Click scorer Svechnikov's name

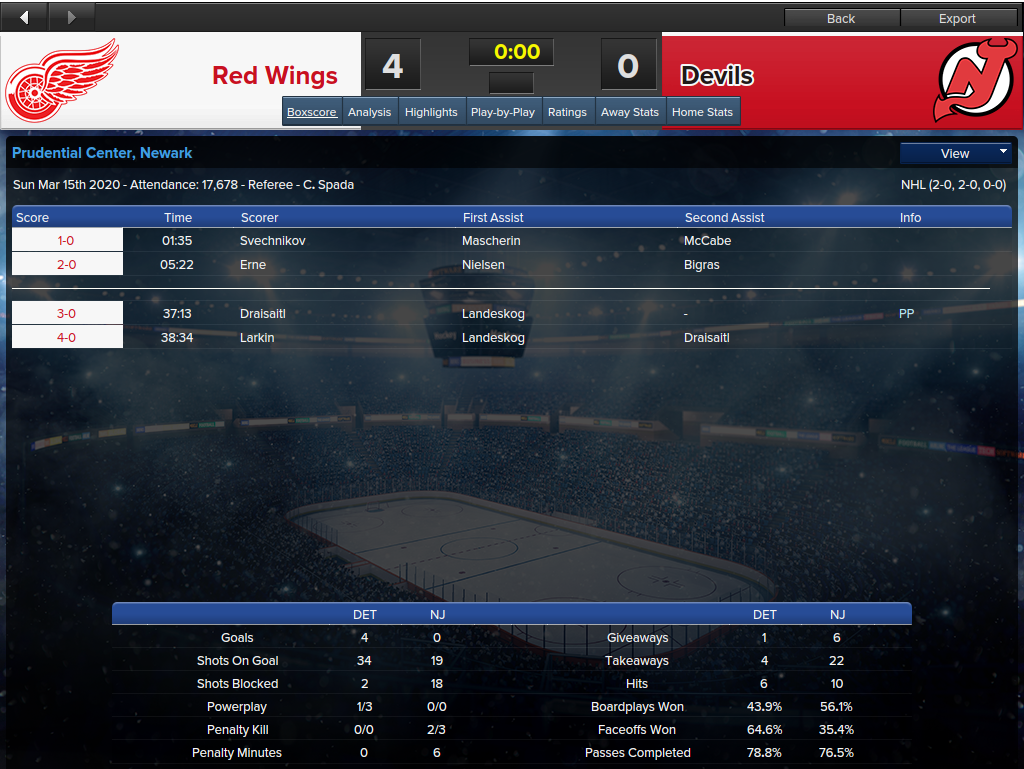272,241
